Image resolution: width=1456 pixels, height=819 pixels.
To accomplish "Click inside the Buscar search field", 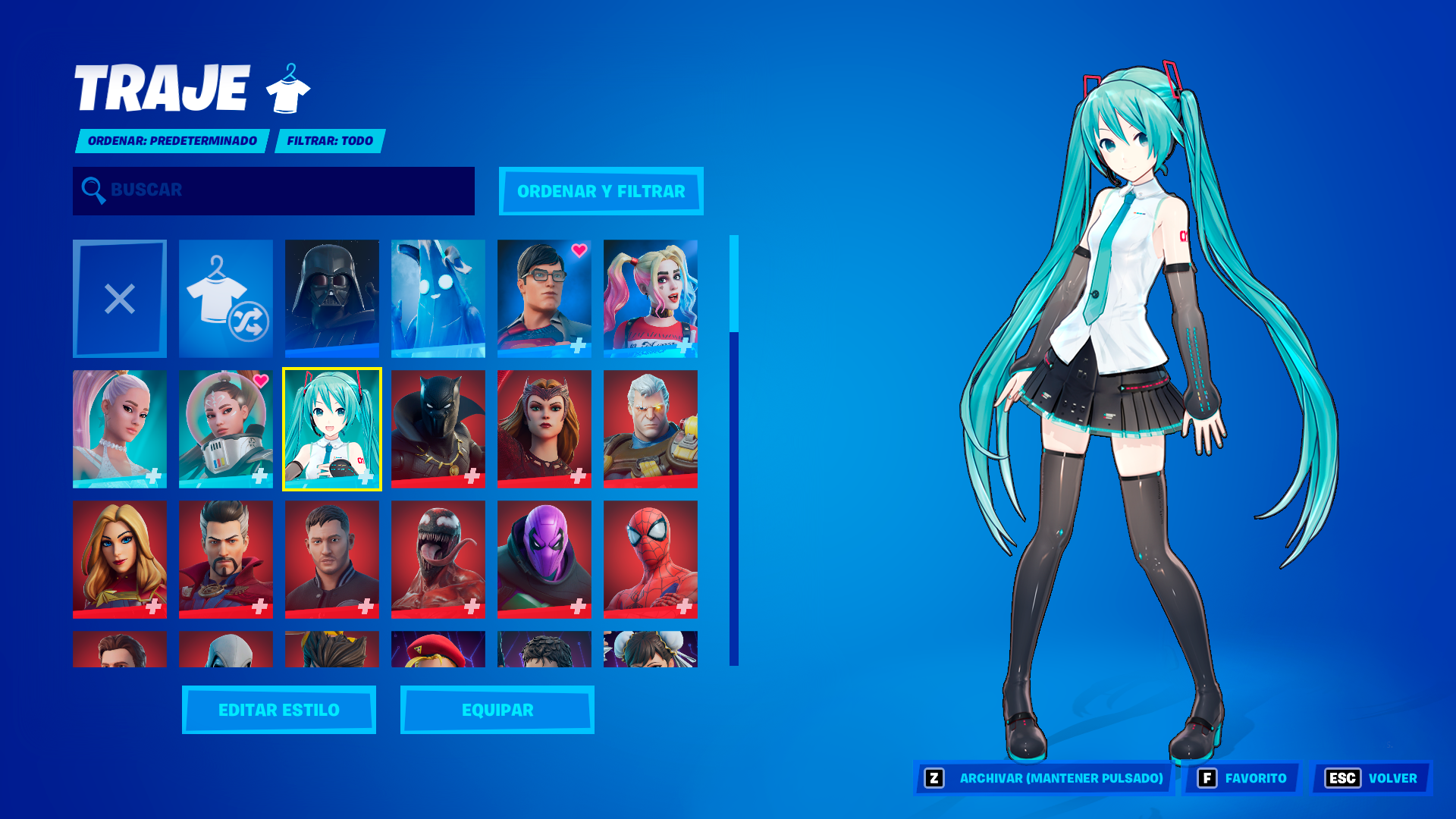I will point(273,190).
